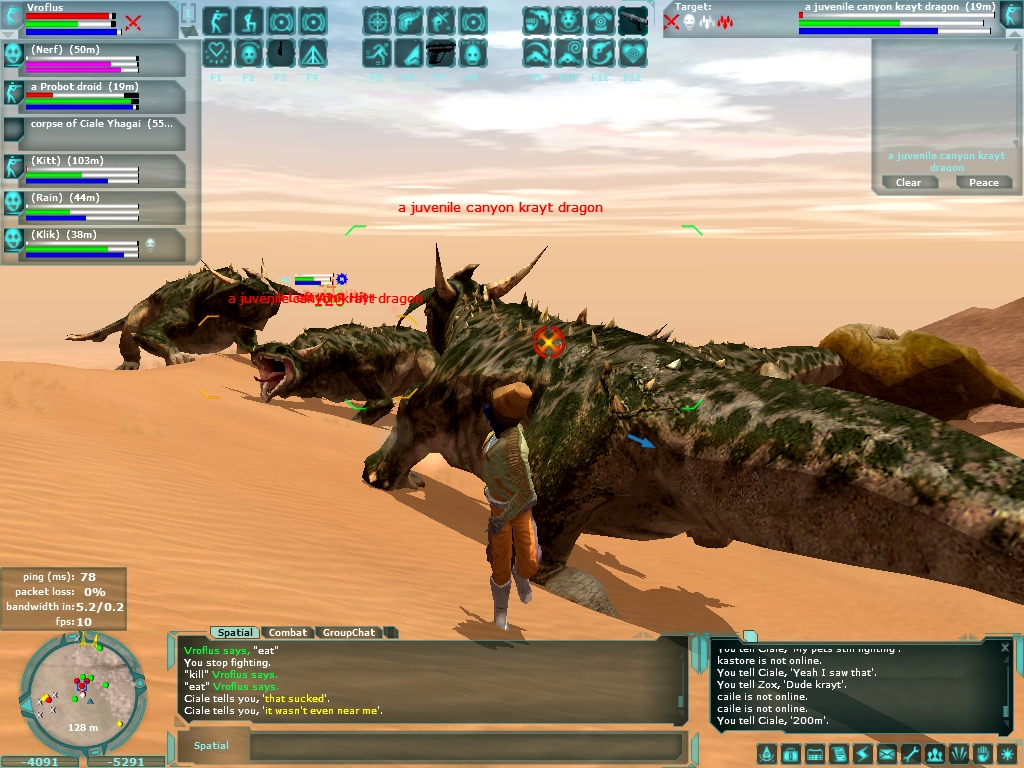Use the black pistol item in the F7 slot
Screen dimensions: 1024x768
tap(440, 52)
